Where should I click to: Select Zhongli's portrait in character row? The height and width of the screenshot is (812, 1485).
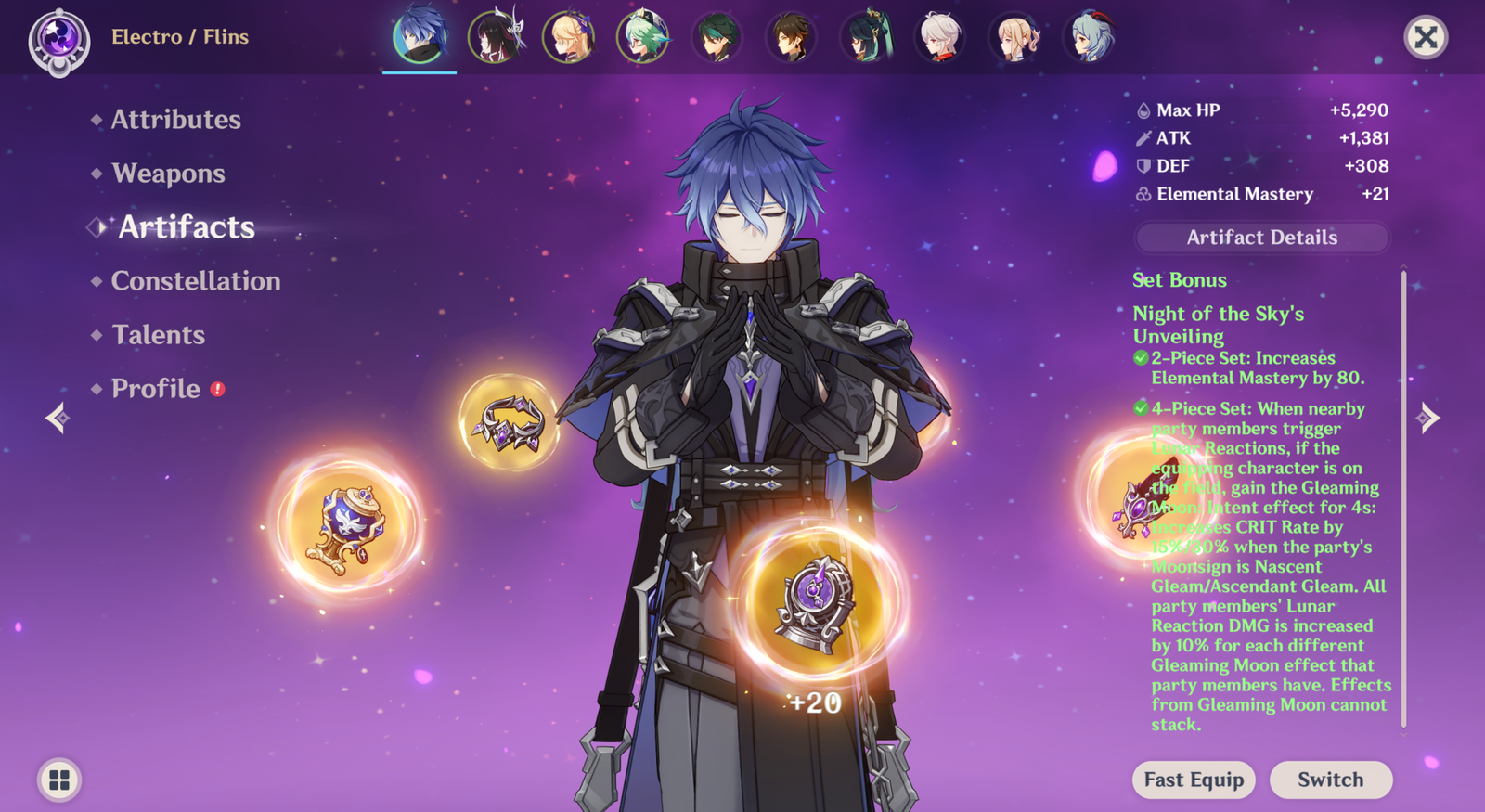click(791, 37)
